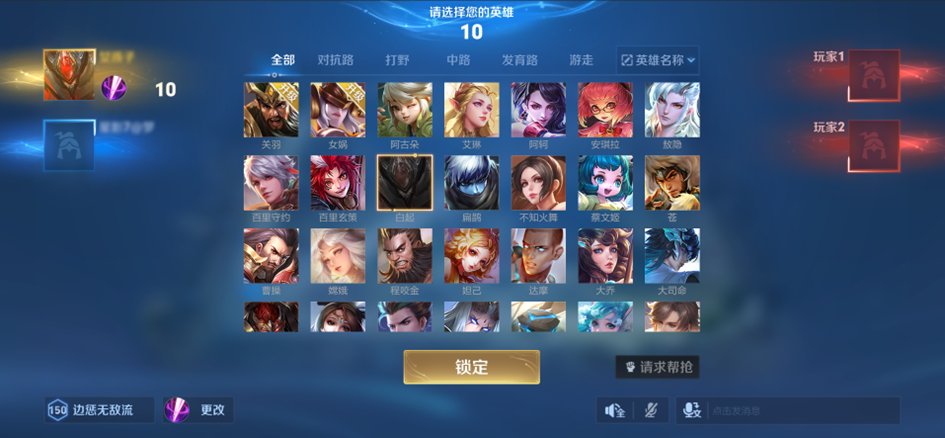This screenshot has width=945, height=438.
Task: Switch to the 对抗路 lane tab
Action: point(335,60)
